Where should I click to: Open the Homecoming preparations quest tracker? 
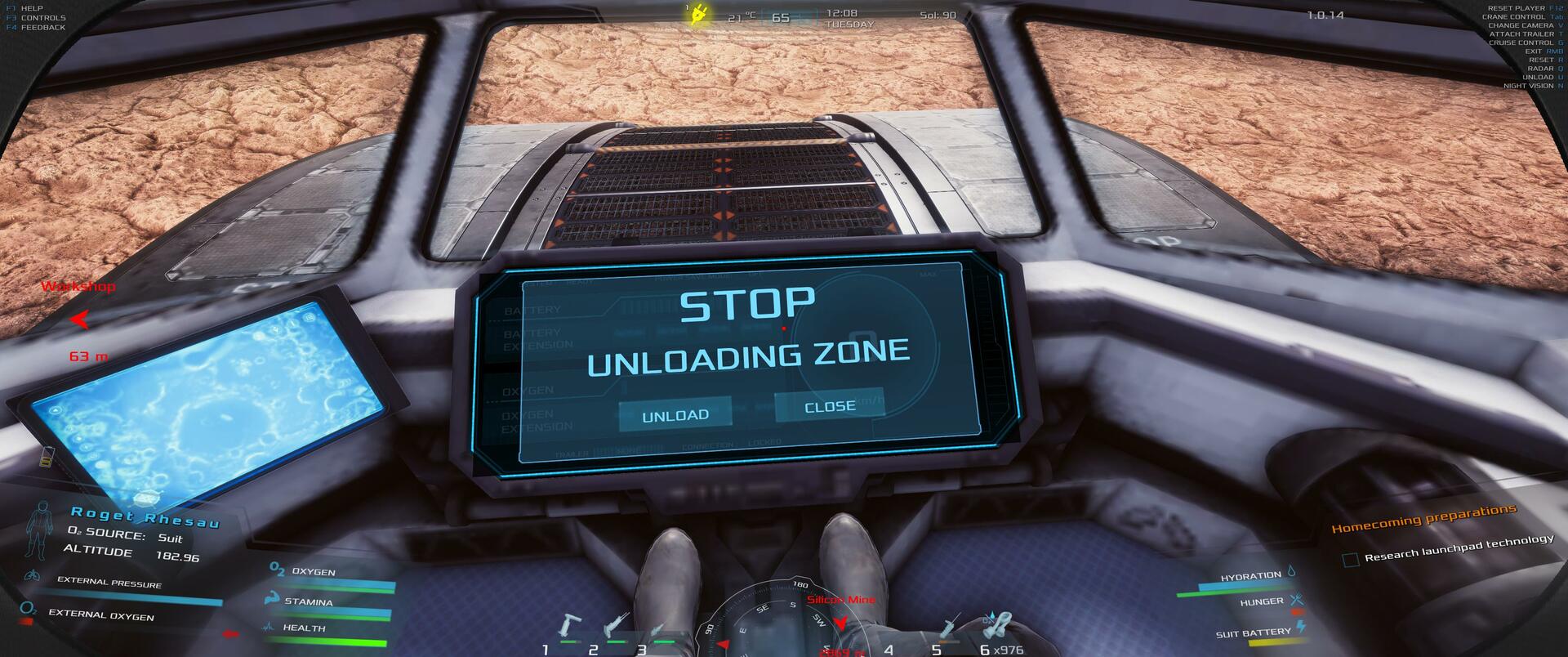pos(1423,518)
